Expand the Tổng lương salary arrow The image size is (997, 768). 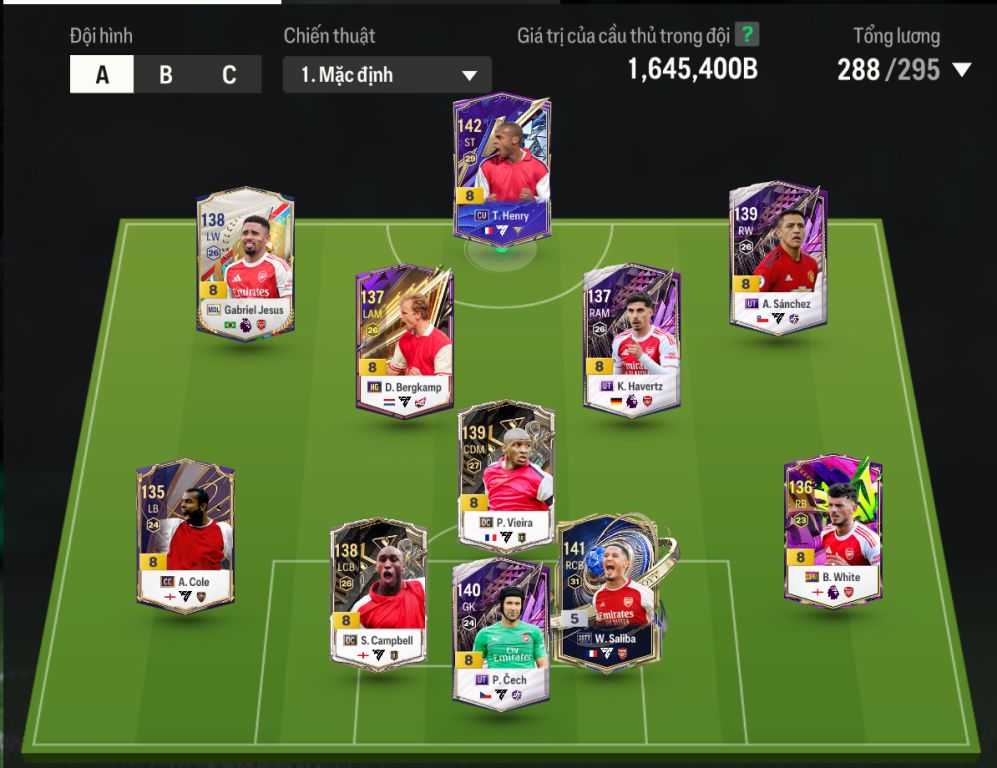pos(962,70)
